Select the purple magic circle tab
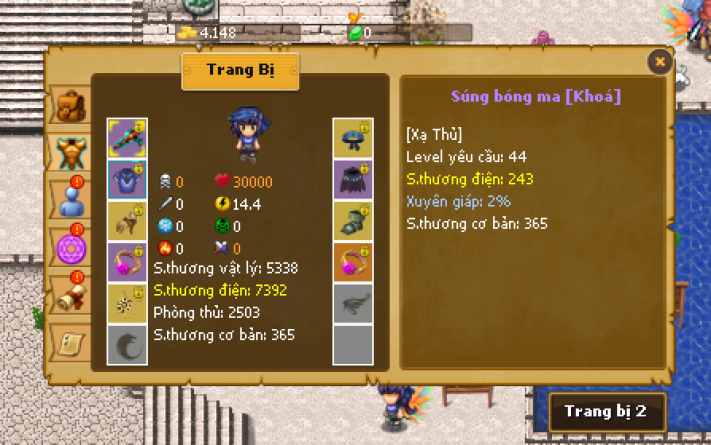The width and height of the screenshot is (711, 445). [x=71, y=247]
